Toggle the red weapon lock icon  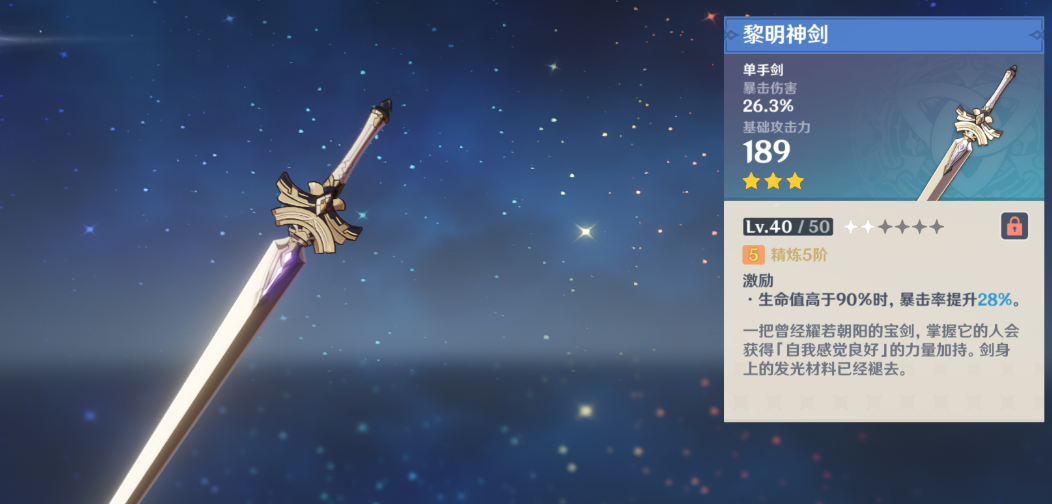[1014, 226]
